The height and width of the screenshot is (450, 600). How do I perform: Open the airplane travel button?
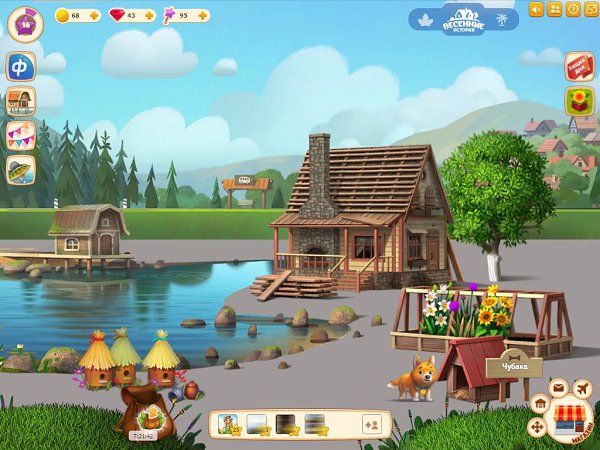pos(584,386)
